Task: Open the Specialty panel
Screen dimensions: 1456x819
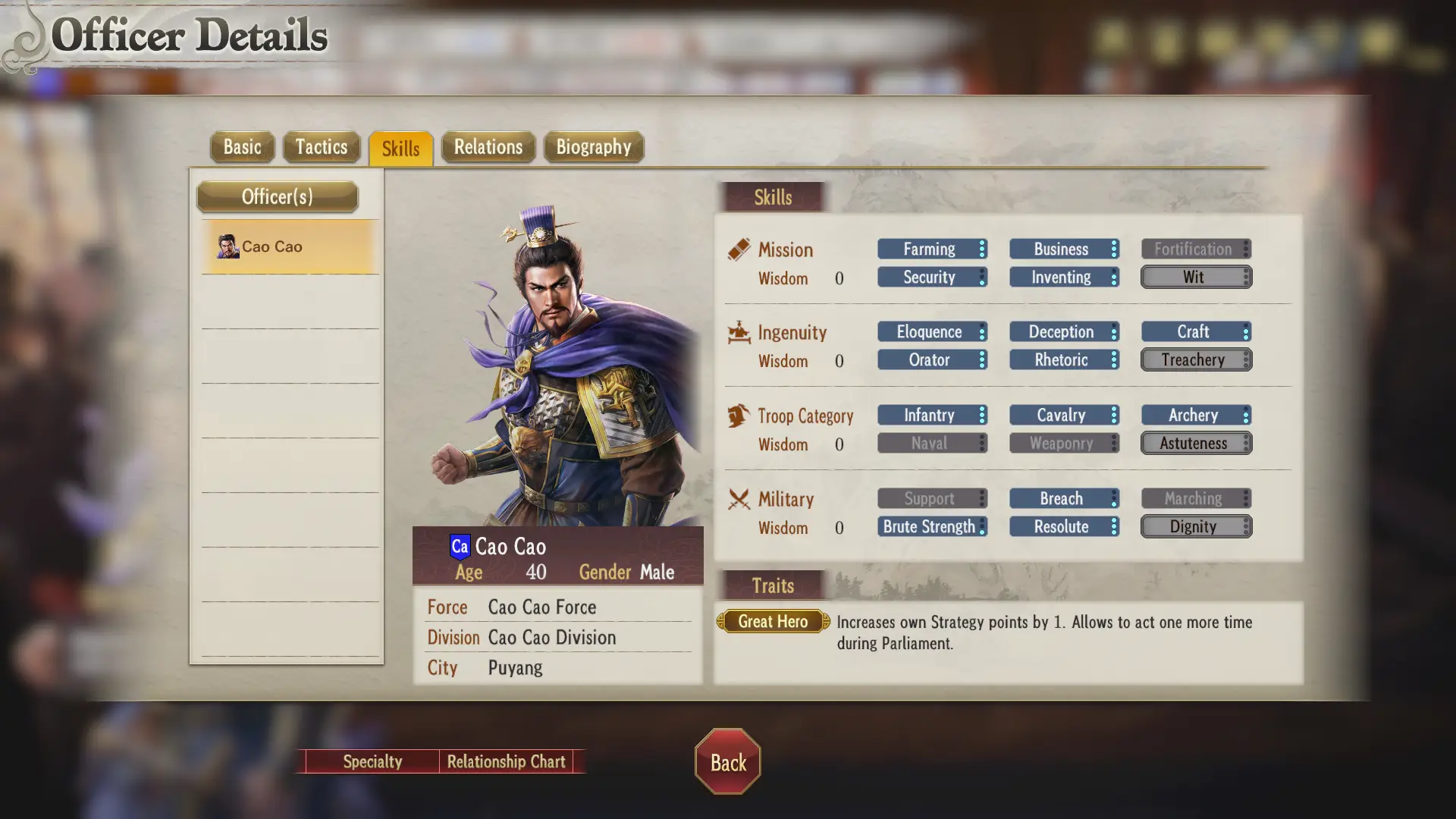Action: [372, 761]
